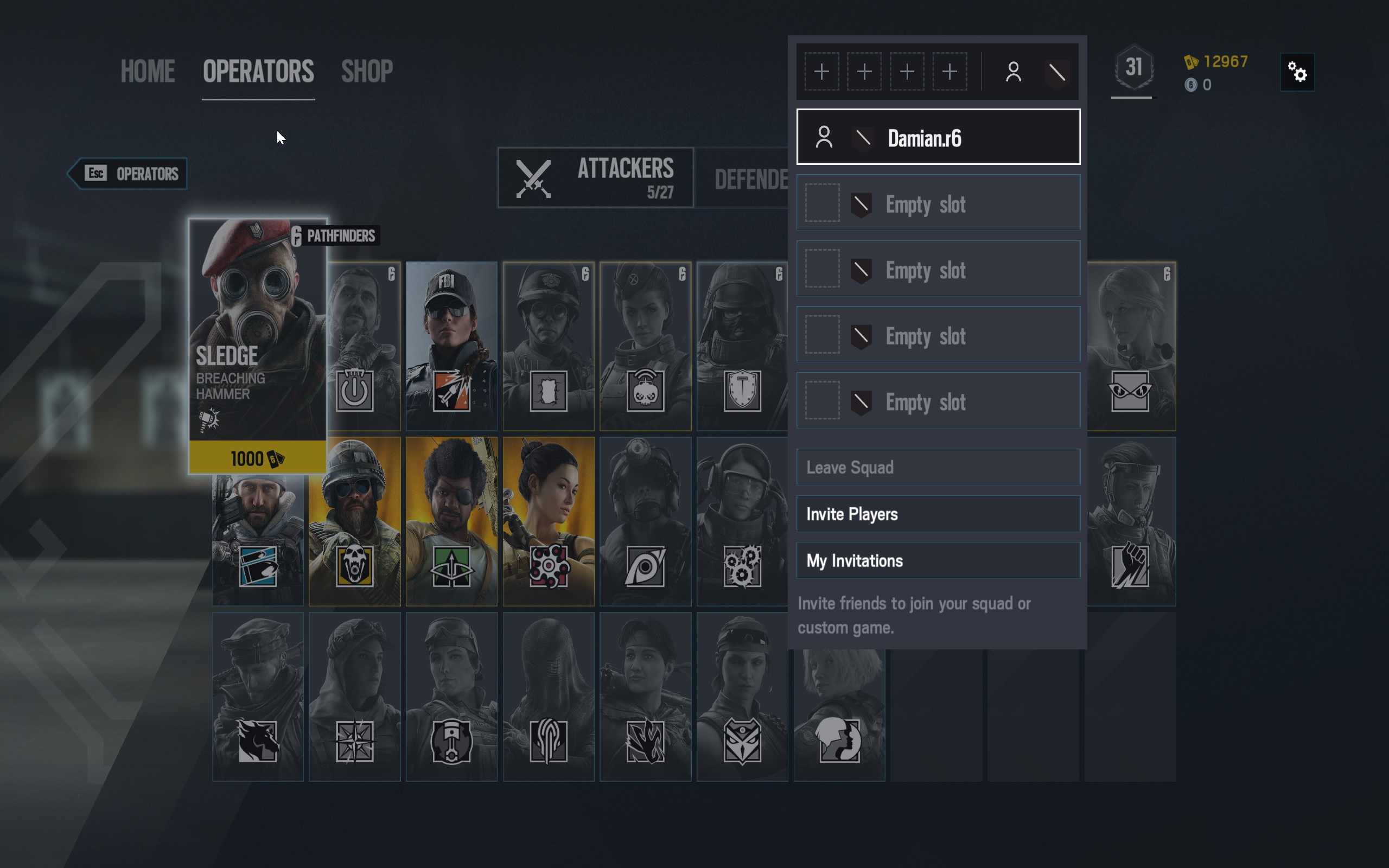Screen dimensions: 1389x868
Task: Select the FBI operator Ash card
Action: click(451, 346)
